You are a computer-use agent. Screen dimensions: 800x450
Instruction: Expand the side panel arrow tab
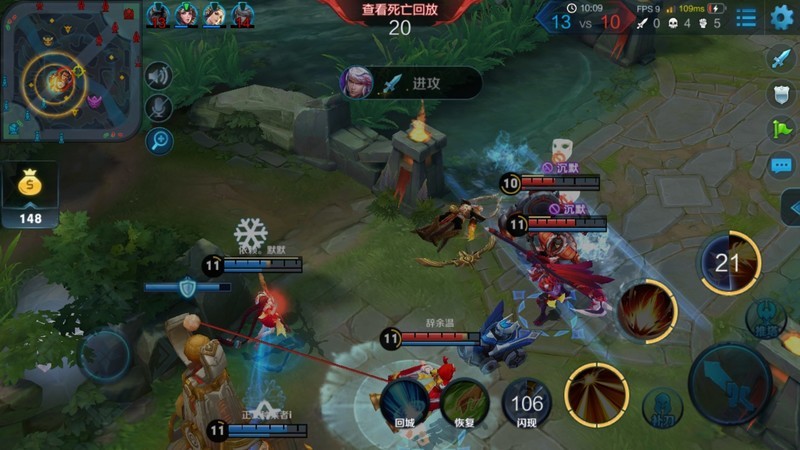790,208
